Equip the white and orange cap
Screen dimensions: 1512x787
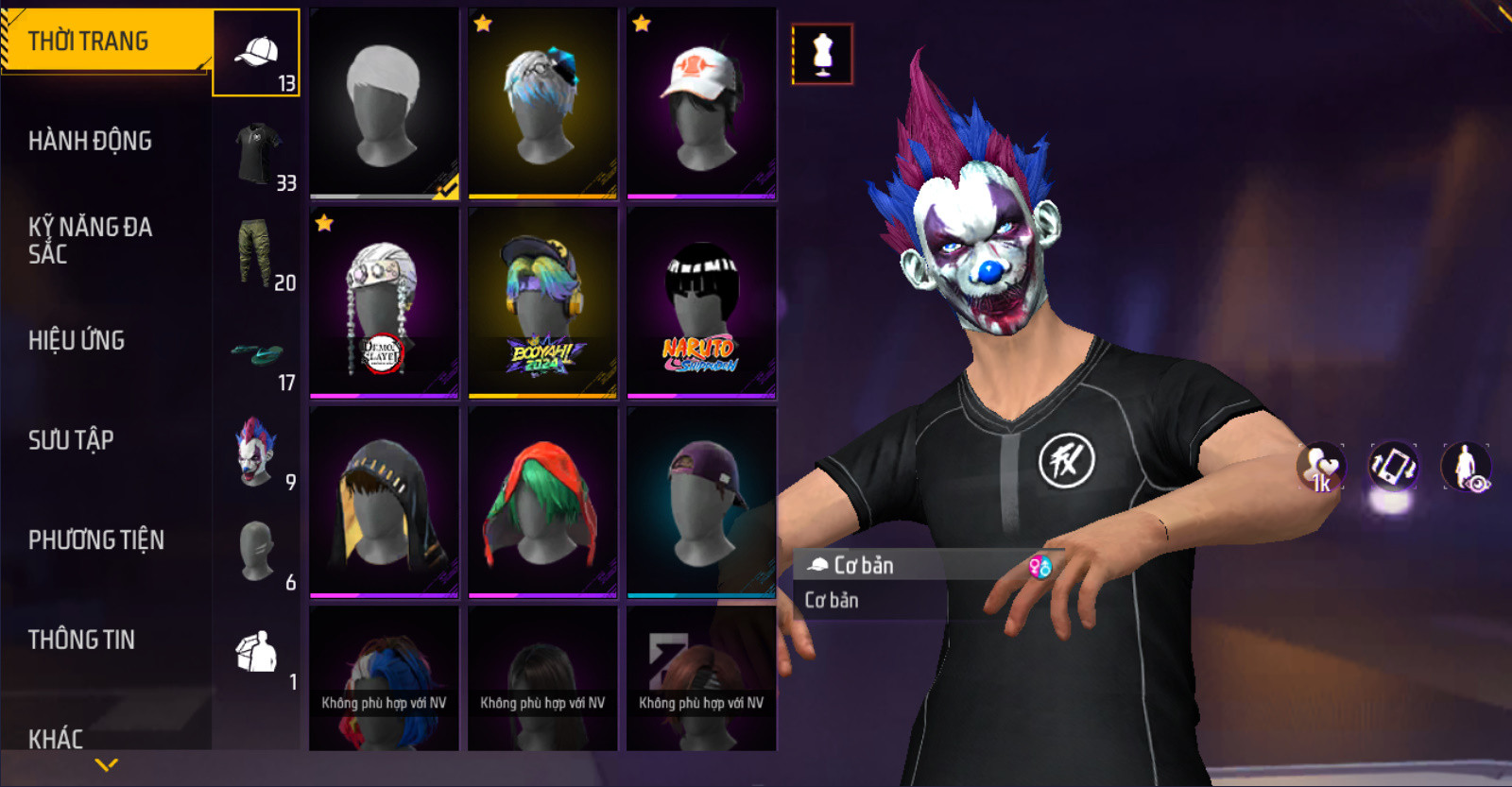[x=701, y=104]
